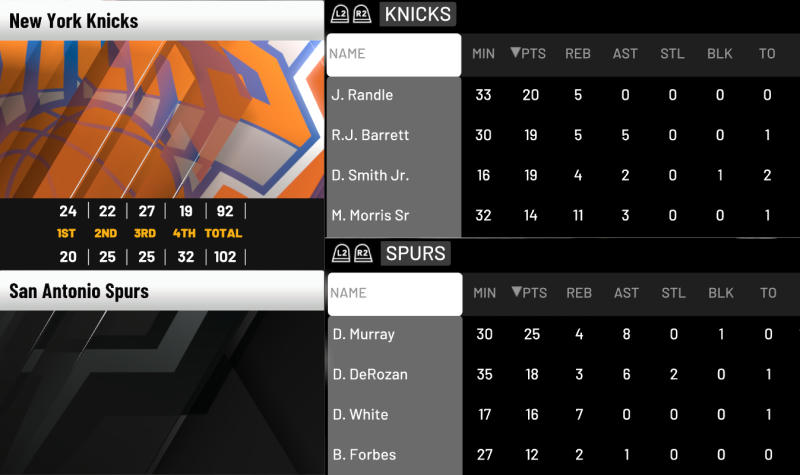Select the R.J. Barrett player row
The height and width of the screenshot is (475, 800).
(x=394, y=135)
